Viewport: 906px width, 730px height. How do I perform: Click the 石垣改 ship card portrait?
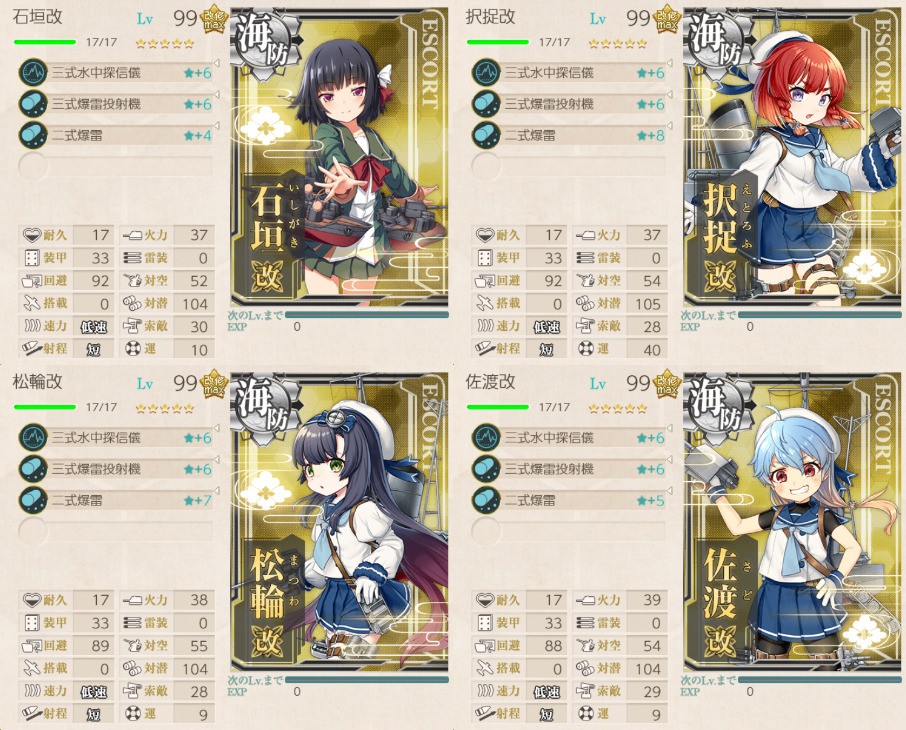(x=340, y=160)
